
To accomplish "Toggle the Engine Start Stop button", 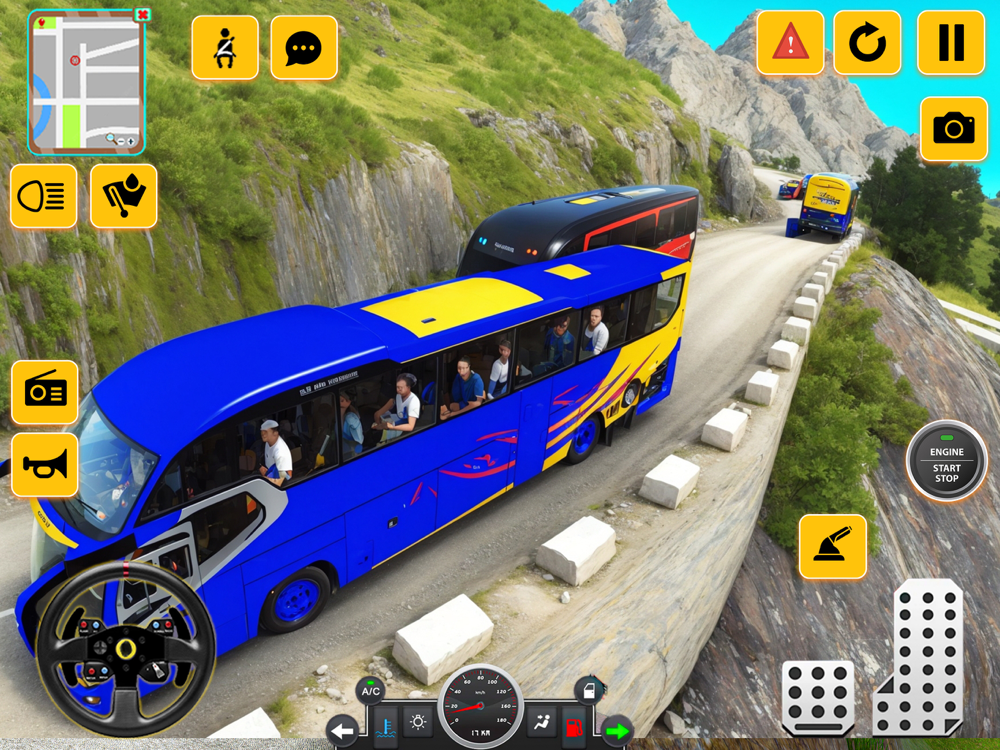I will 946,461.
